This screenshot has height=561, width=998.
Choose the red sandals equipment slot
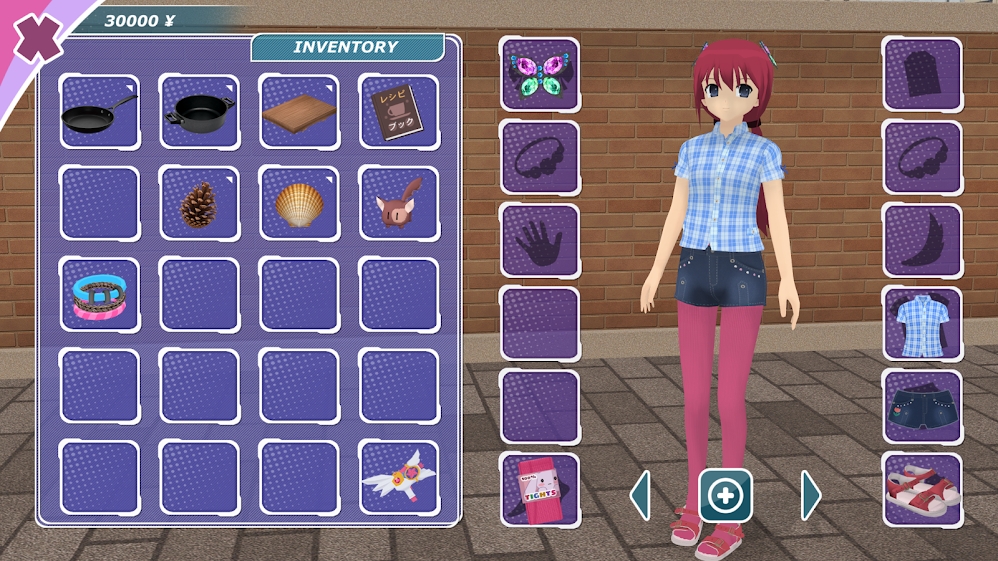pos(921,490)
